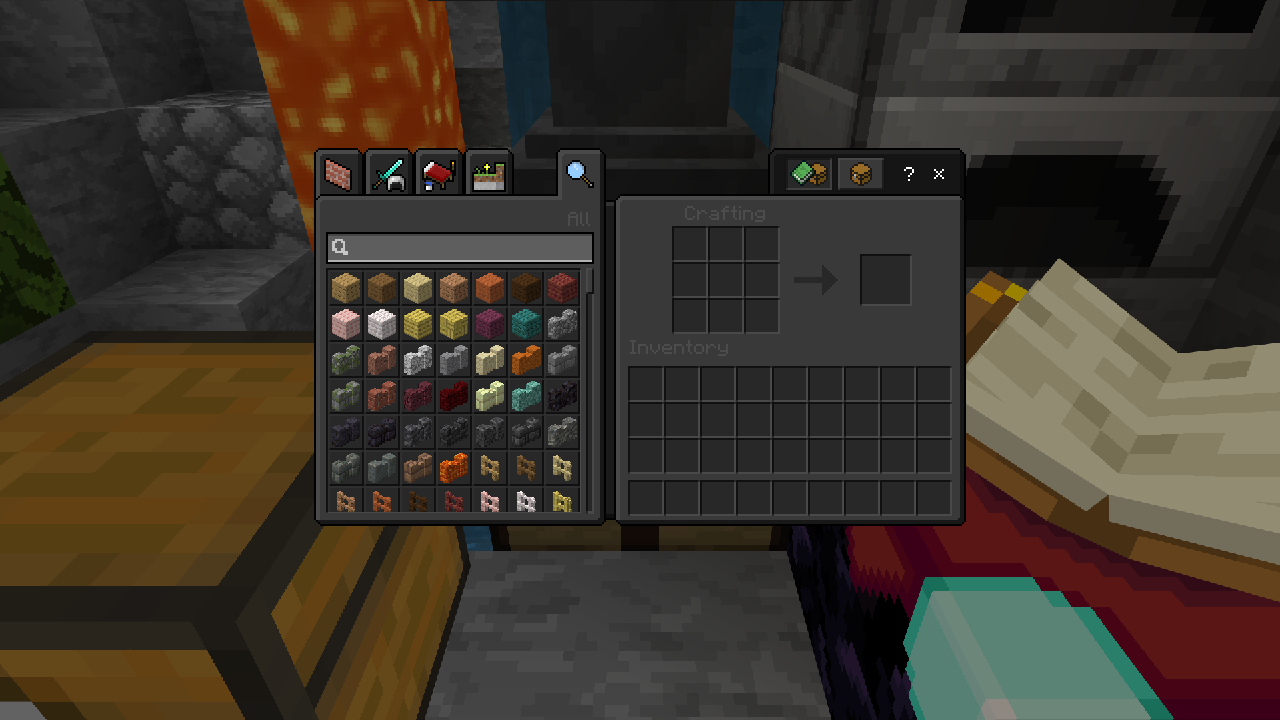Screen dimensions: 1280x720
Task: Close the crafting screen with the X
Action: pos(939,174)
